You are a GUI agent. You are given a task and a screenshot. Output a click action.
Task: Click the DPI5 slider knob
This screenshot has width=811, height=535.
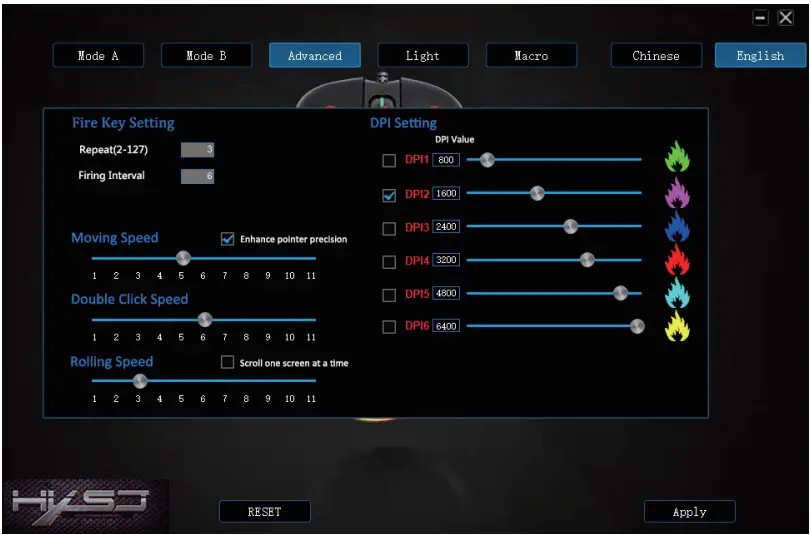pos(621,293)
